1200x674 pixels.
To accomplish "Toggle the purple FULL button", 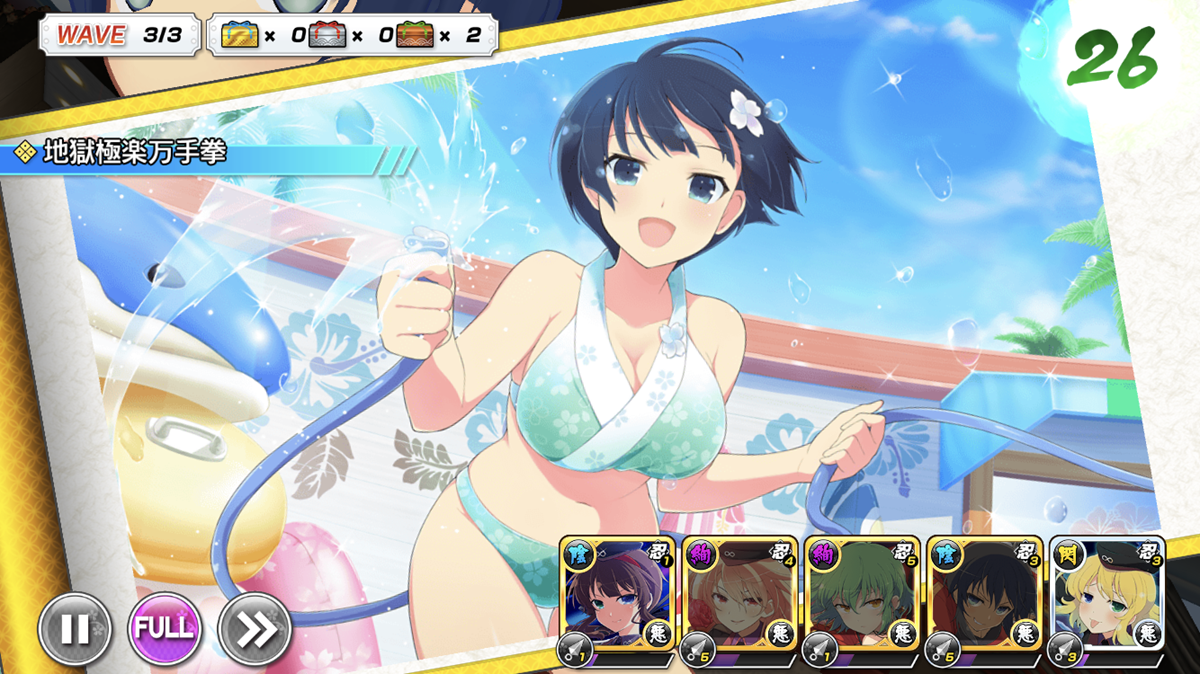I will (x=164, y=629).
